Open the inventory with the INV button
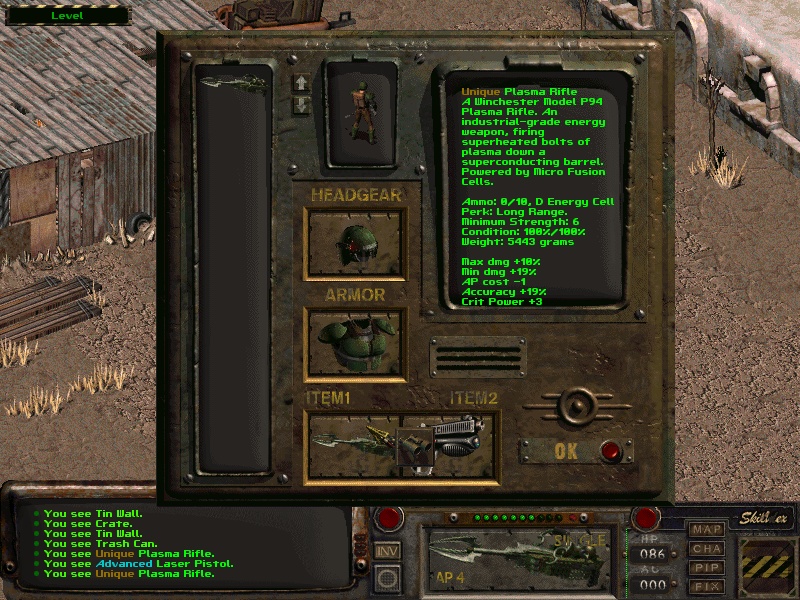This screenshot has height=600, width=800. [387, 550]
